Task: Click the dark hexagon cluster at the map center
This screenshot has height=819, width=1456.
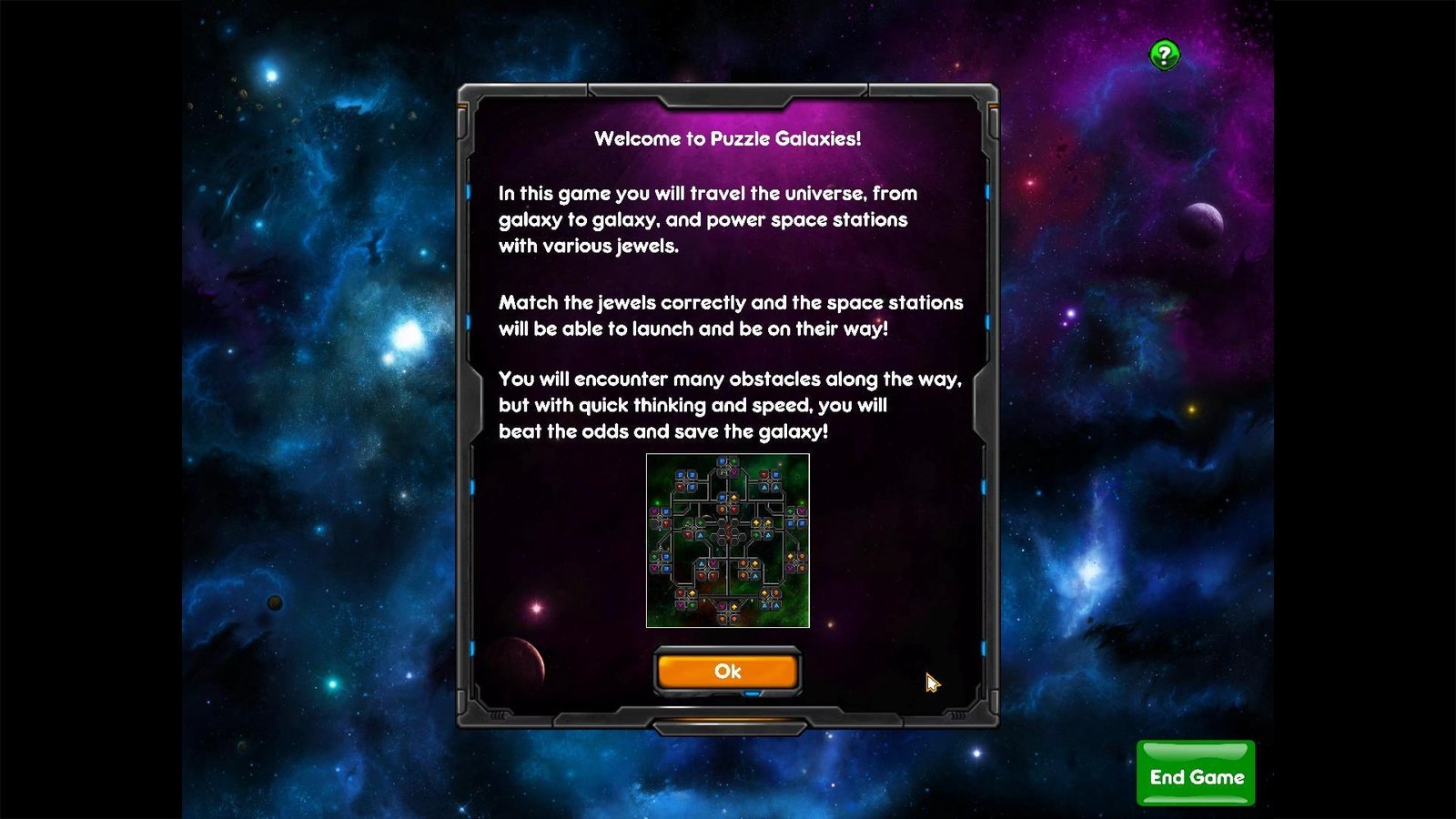Action: point(729,531)
